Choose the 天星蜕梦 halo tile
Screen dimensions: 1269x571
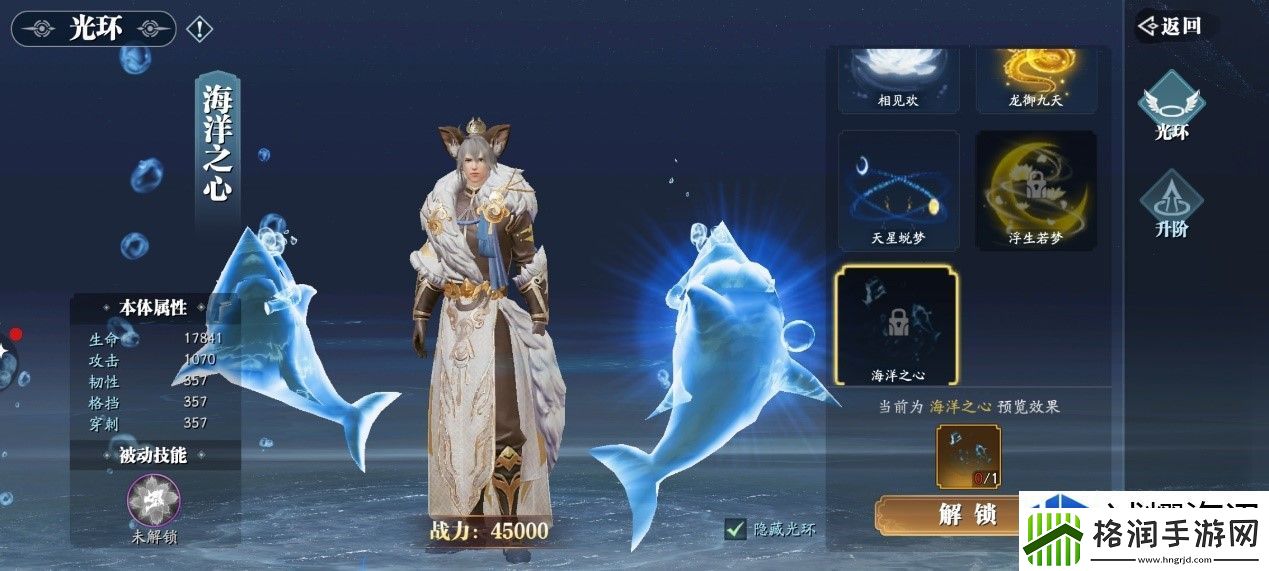coord(898,190)
